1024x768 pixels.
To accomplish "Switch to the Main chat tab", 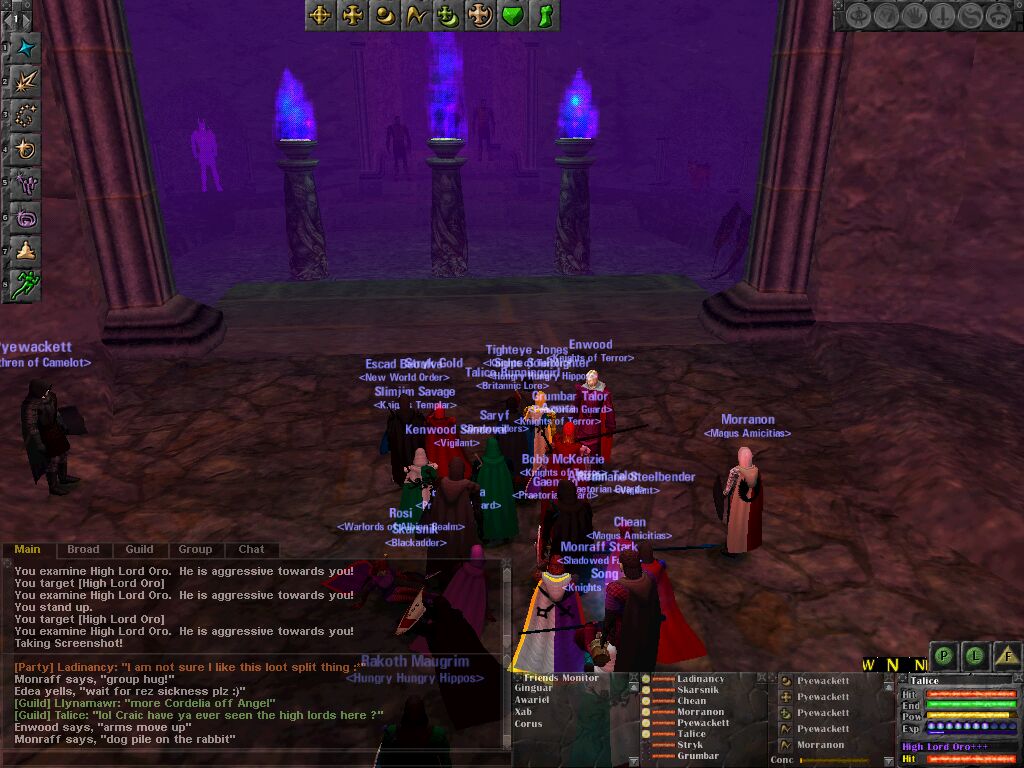I will click(27, 549).
